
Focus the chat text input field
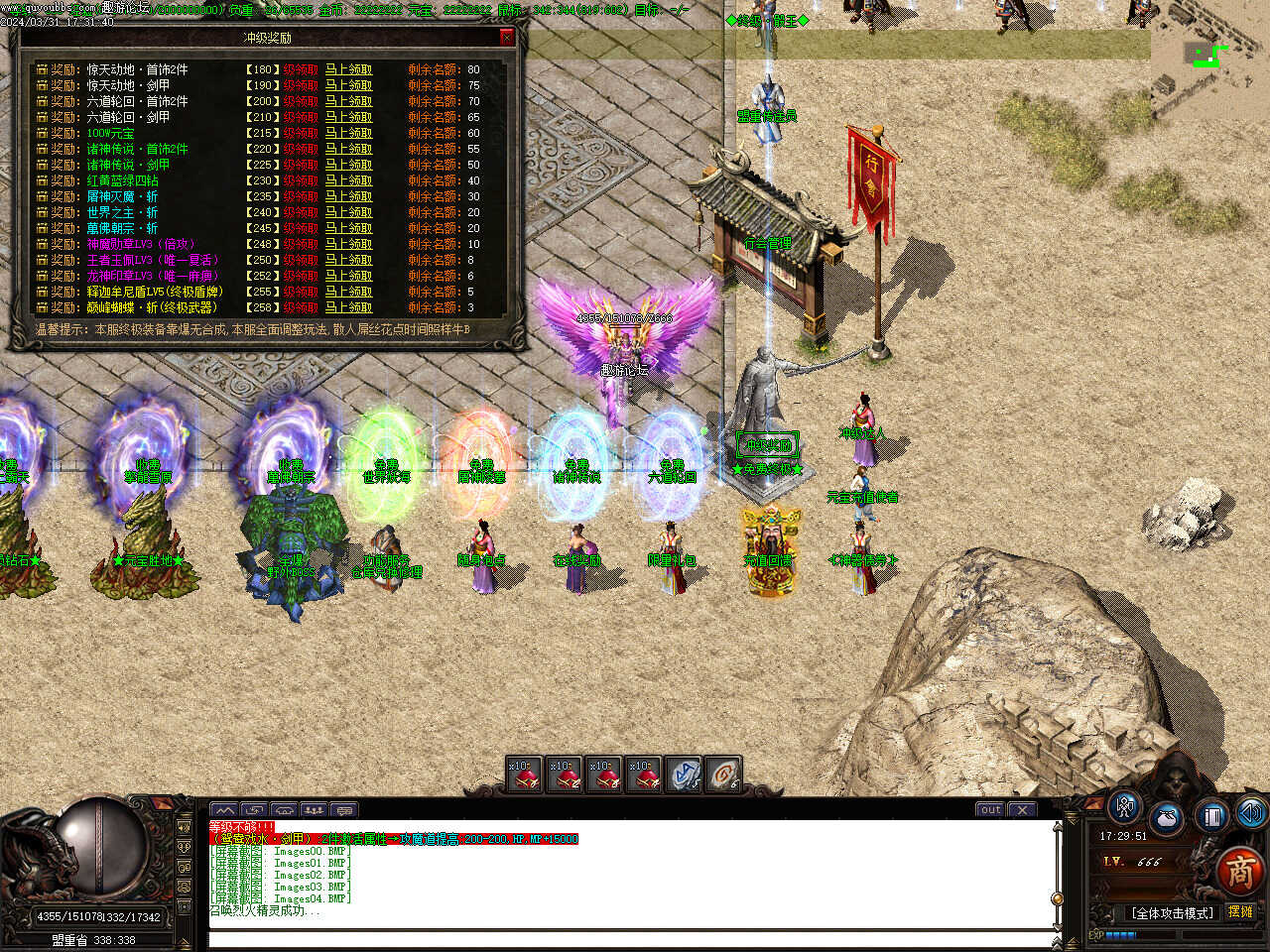point(630,938)
